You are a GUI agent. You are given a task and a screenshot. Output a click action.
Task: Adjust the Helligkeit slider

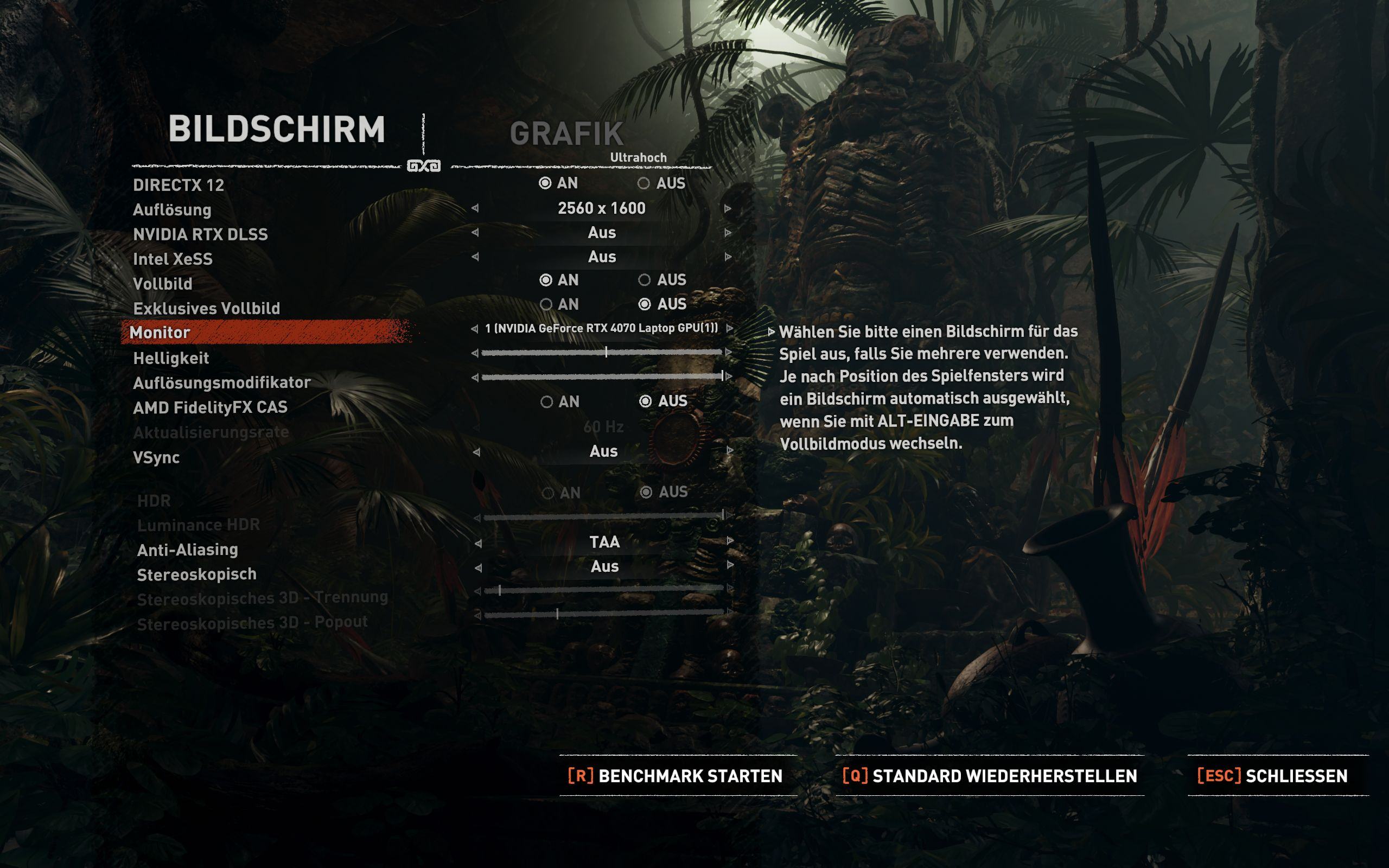(602, 353)
